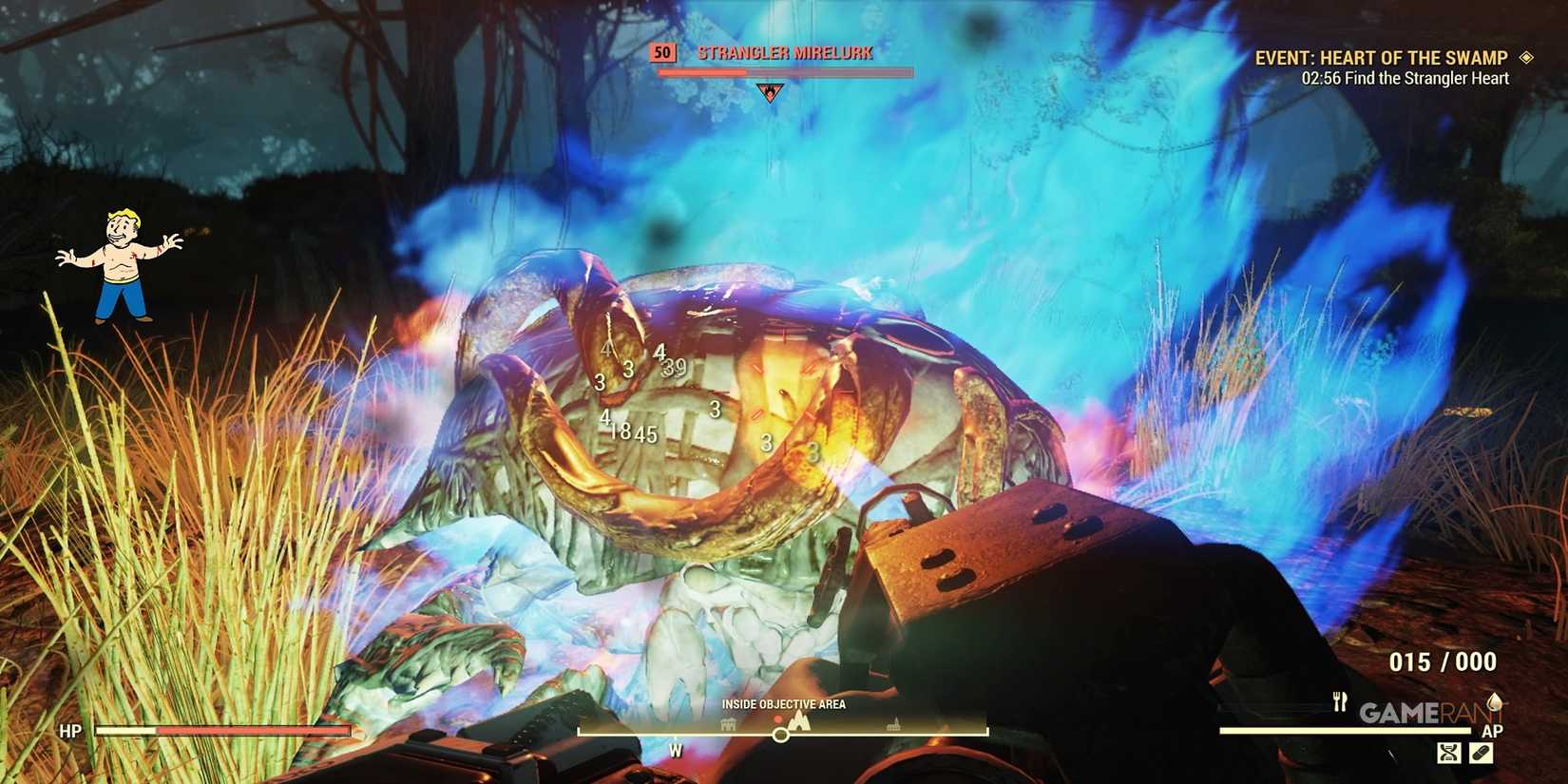This screenshot has height=784, width=1568.
Task: Click the food hunger fork icon
Action: click(x=1340, y=701)
